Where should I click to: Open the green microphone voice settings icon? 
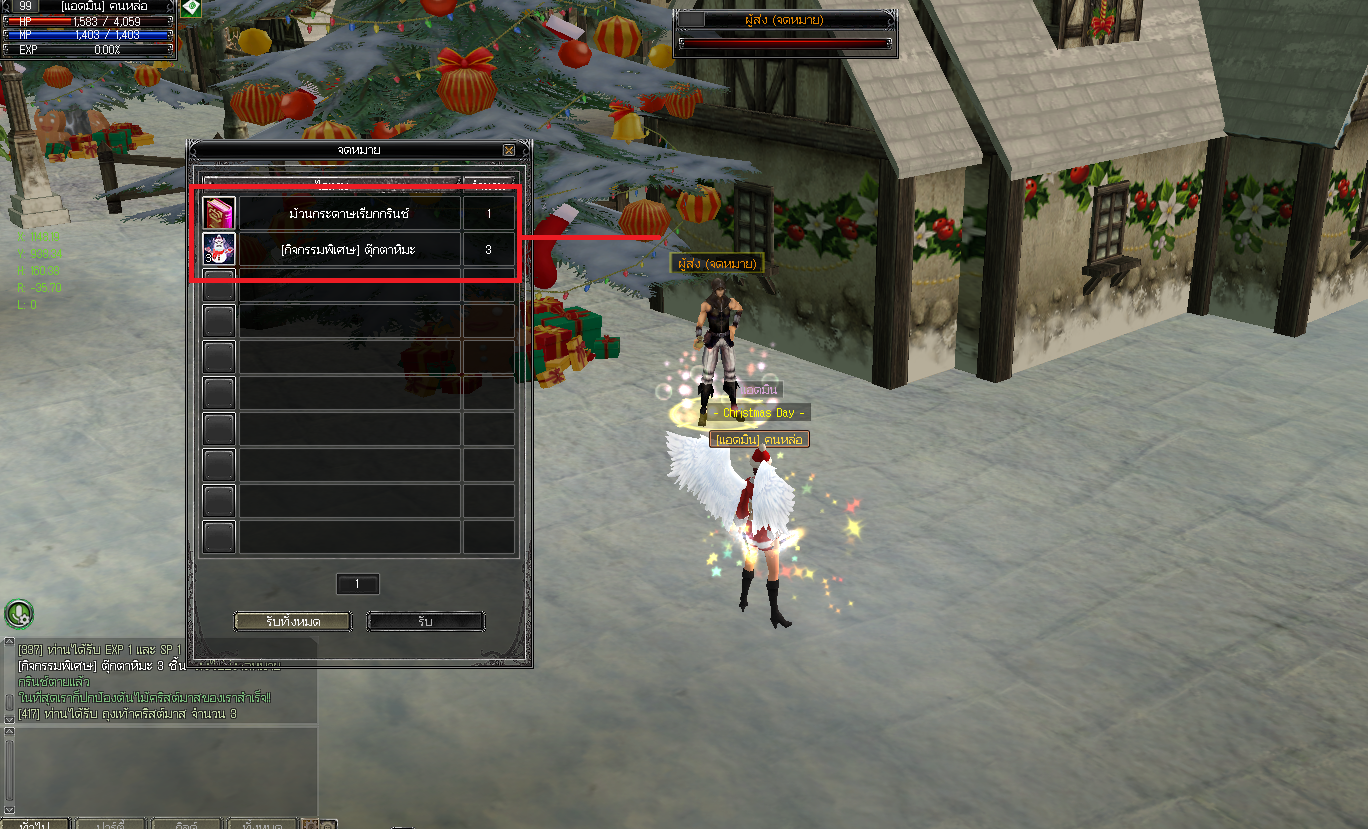[x=19, y=613]
